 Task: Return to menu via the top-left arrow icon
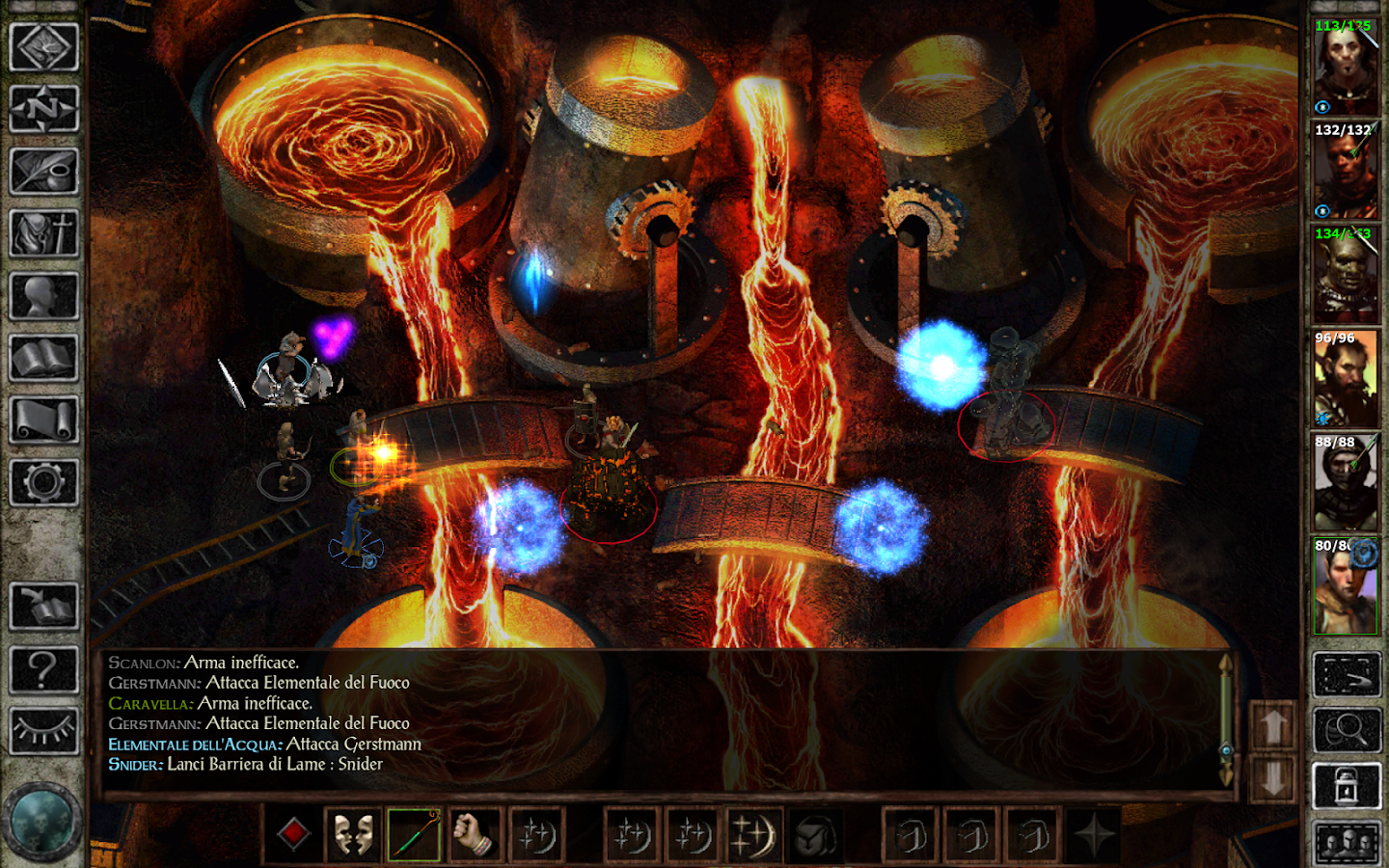44,46
